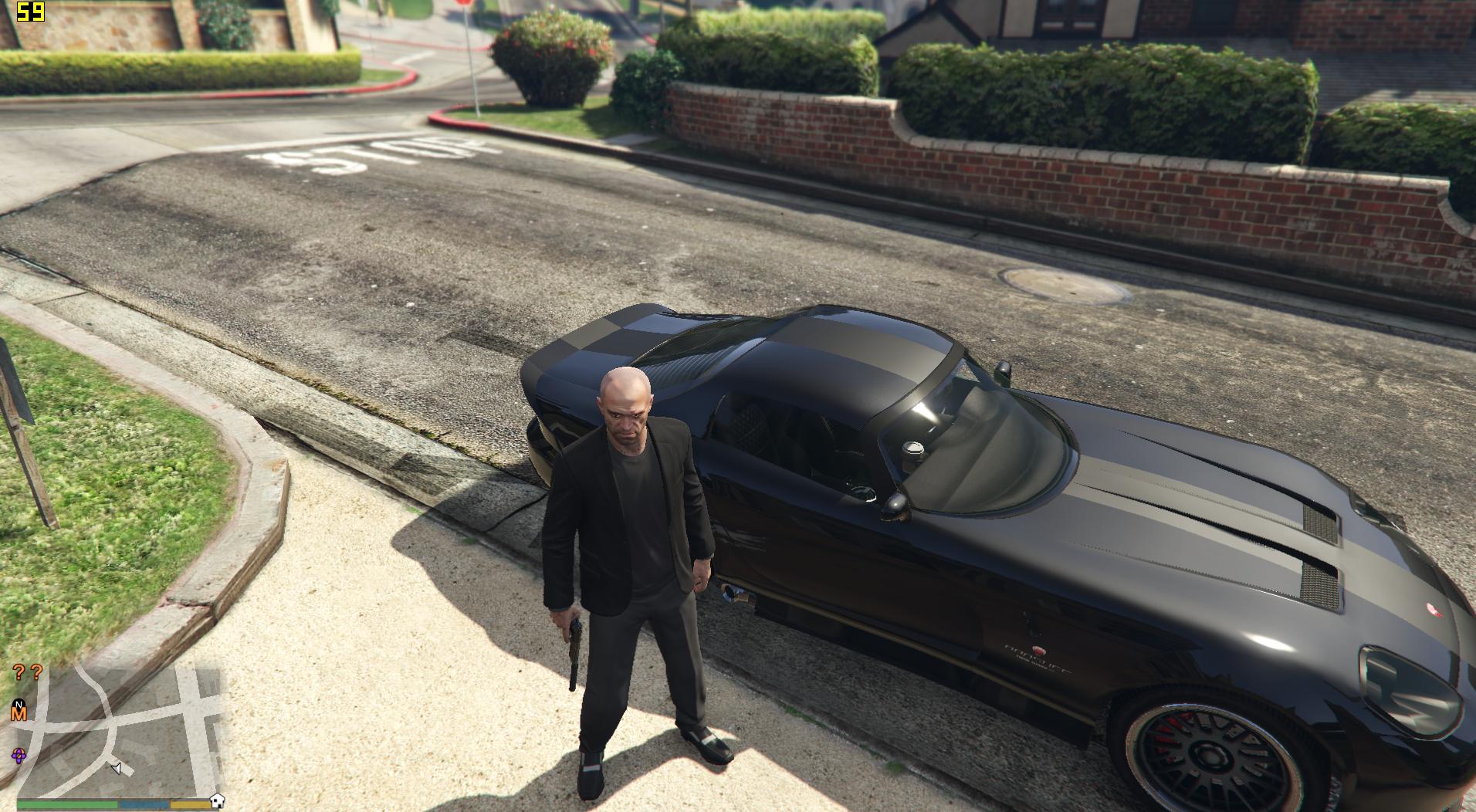The width and height of the screenshot is (1476, 812).
Task: Click the green health bar under the minimap
Action: [x=66, y=804]
